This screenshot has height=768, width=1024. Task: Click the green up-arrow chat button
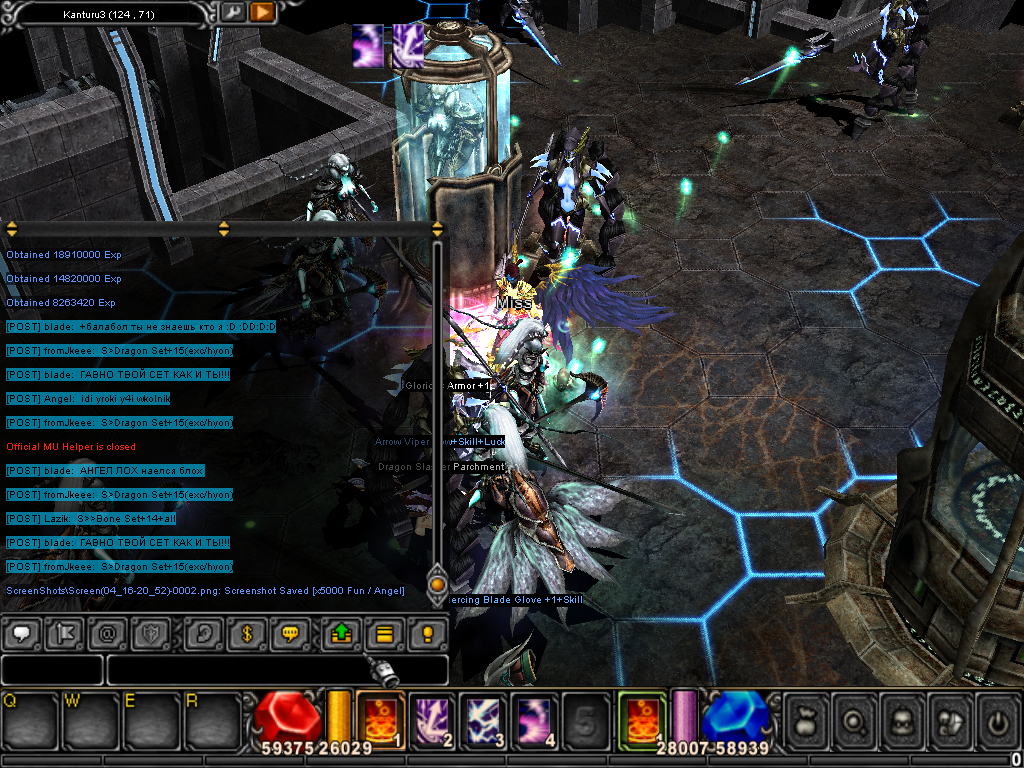tap(340, 633)
